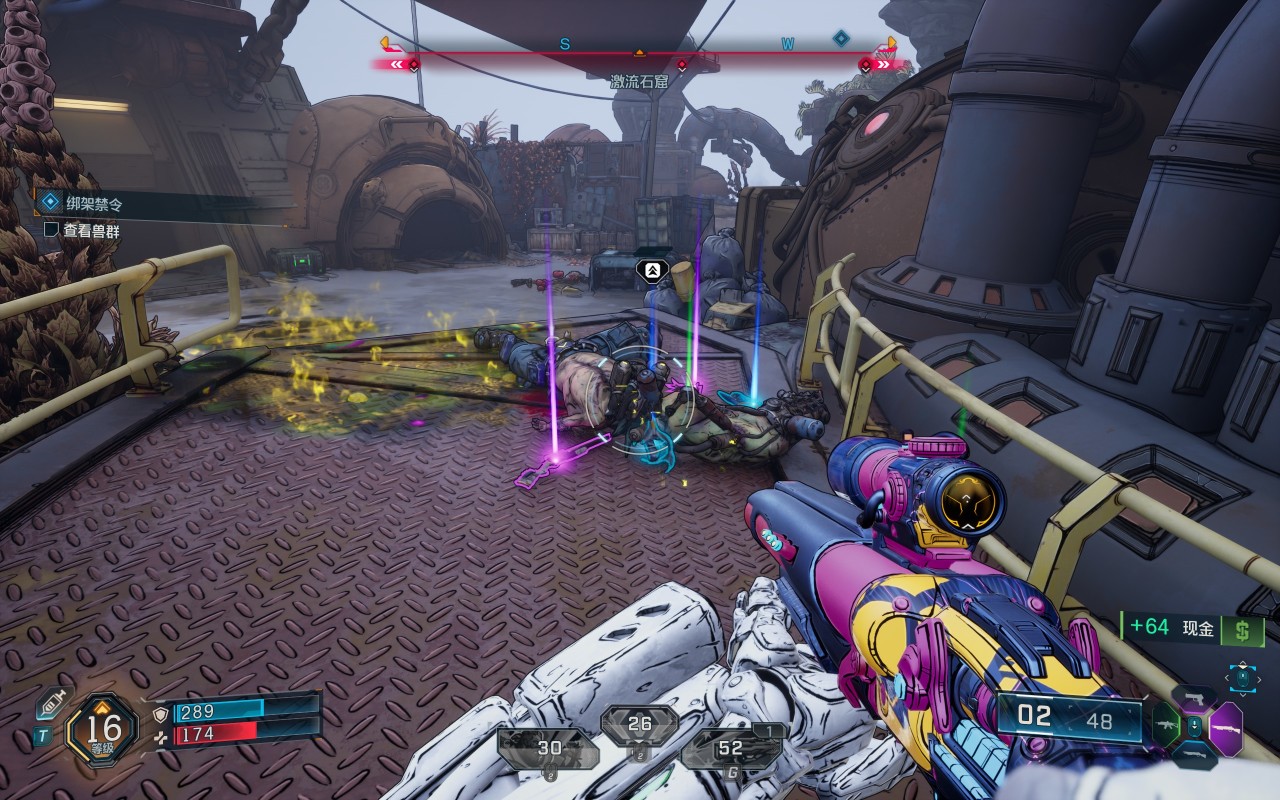1280x800 pixels.
Task: Trigger the ability slot showing 52
Action: coord(731,749)
